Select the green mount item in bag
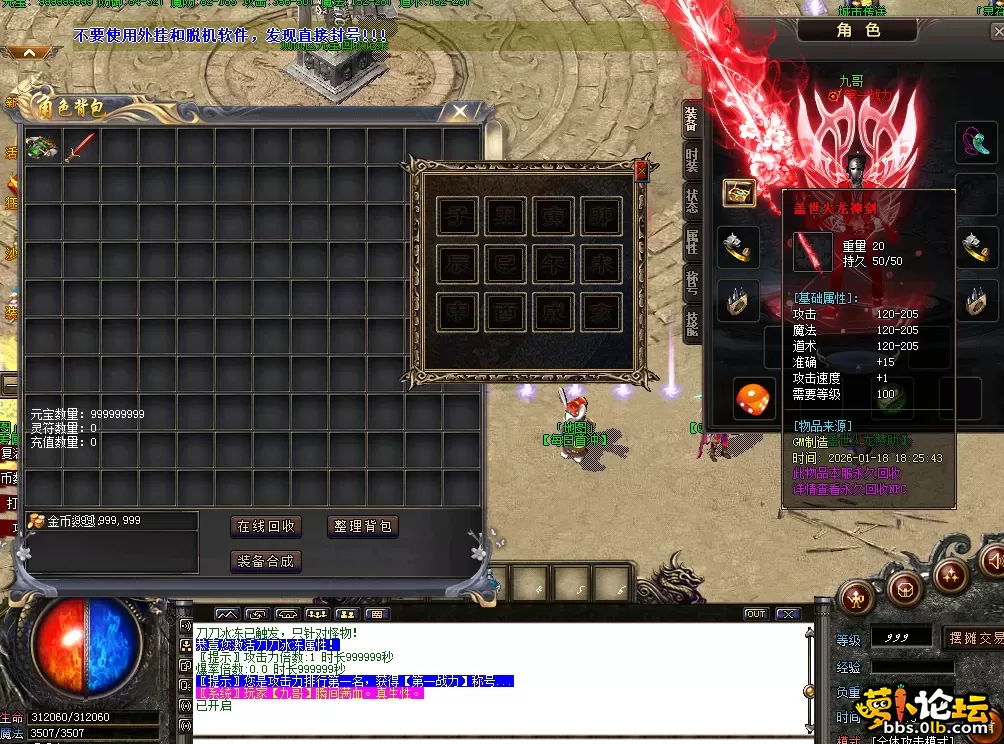 (42, 148)
